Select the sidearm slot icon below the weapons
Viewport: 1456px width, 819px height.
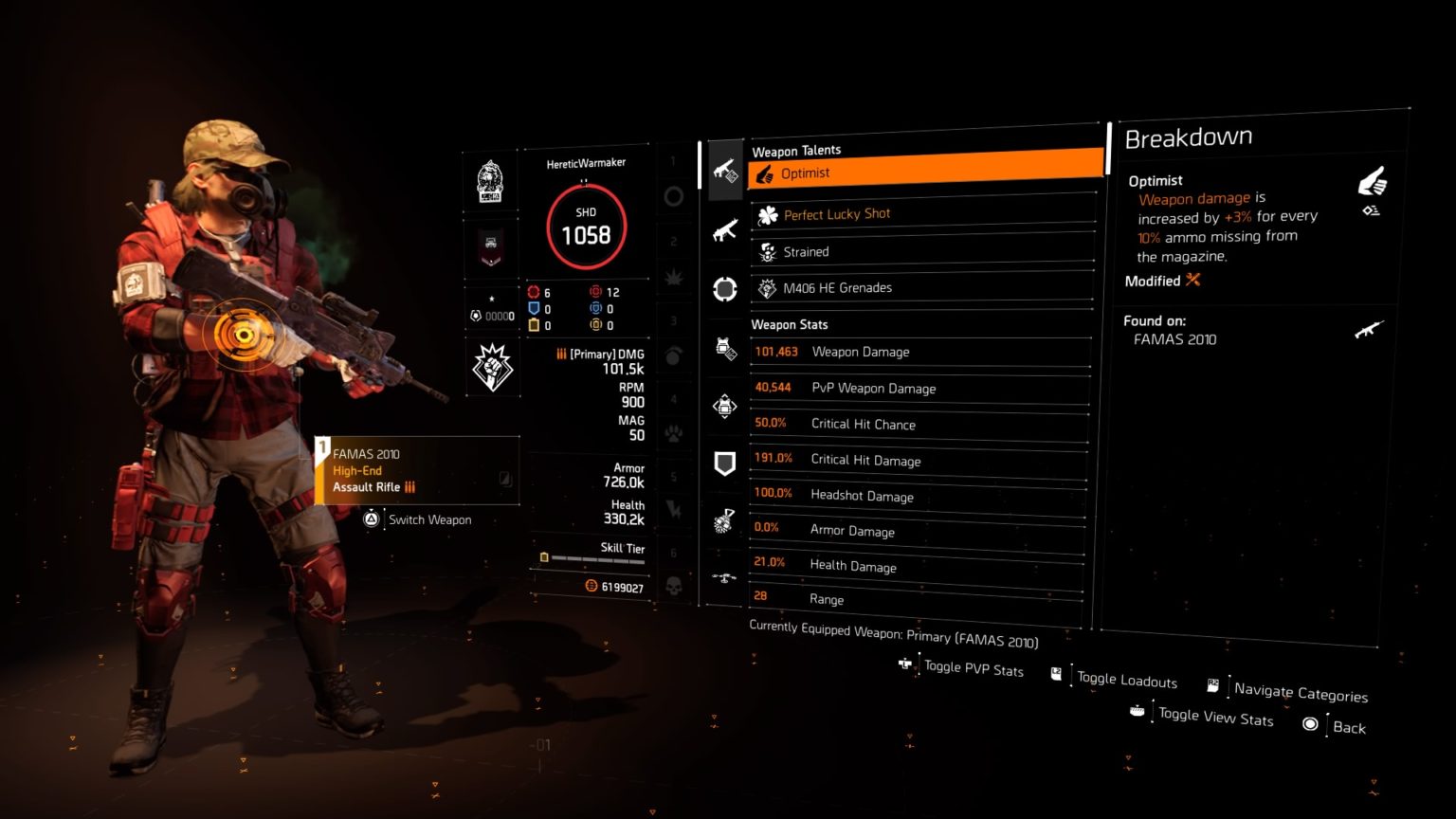725,289
